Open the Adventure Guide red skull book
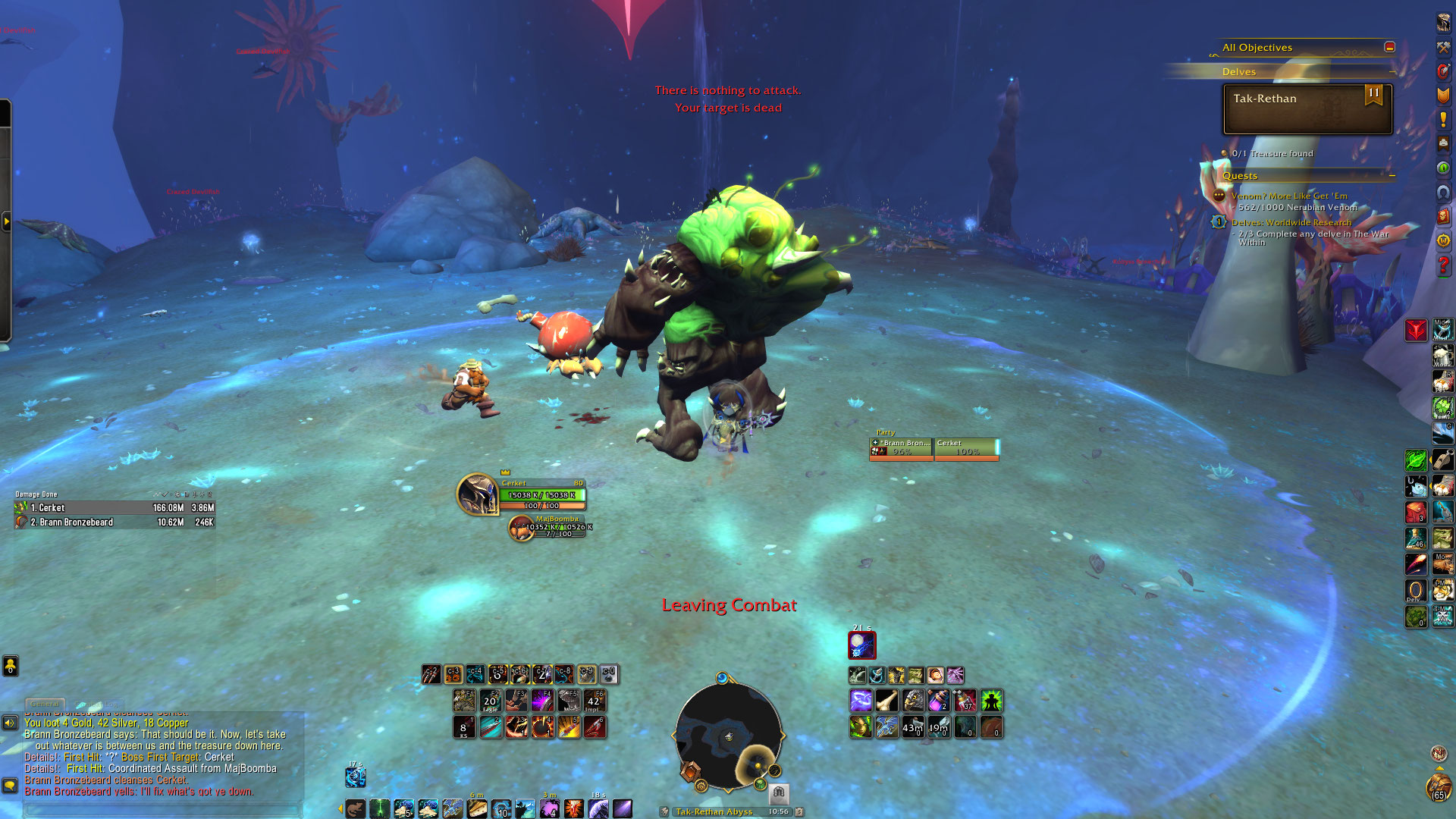Screen dimensions: 1456x819 pyautogui.click(x=1443, y=216)
